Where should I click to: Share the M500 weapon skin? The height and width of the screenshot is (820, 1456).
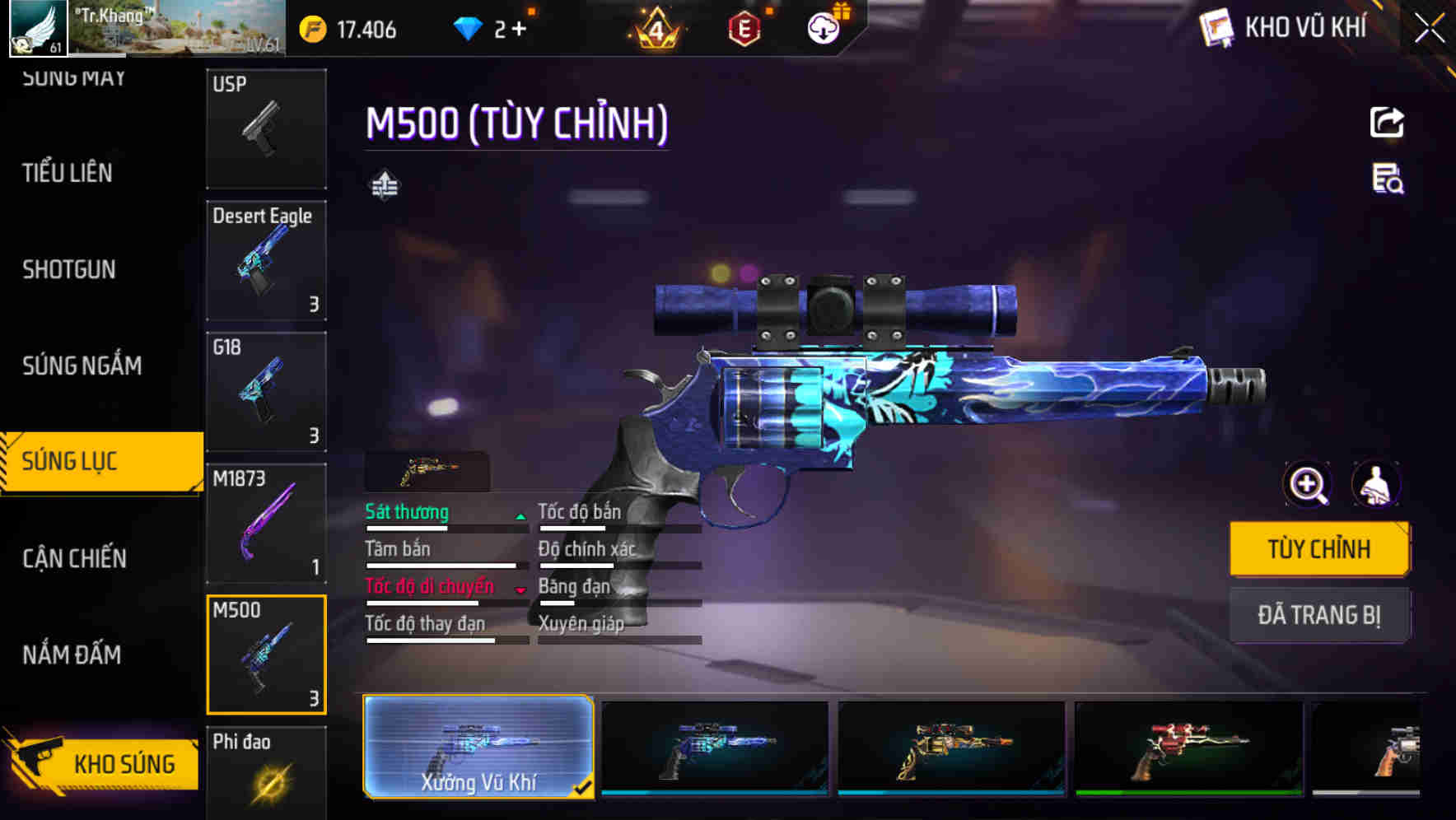click(1388, 122)
